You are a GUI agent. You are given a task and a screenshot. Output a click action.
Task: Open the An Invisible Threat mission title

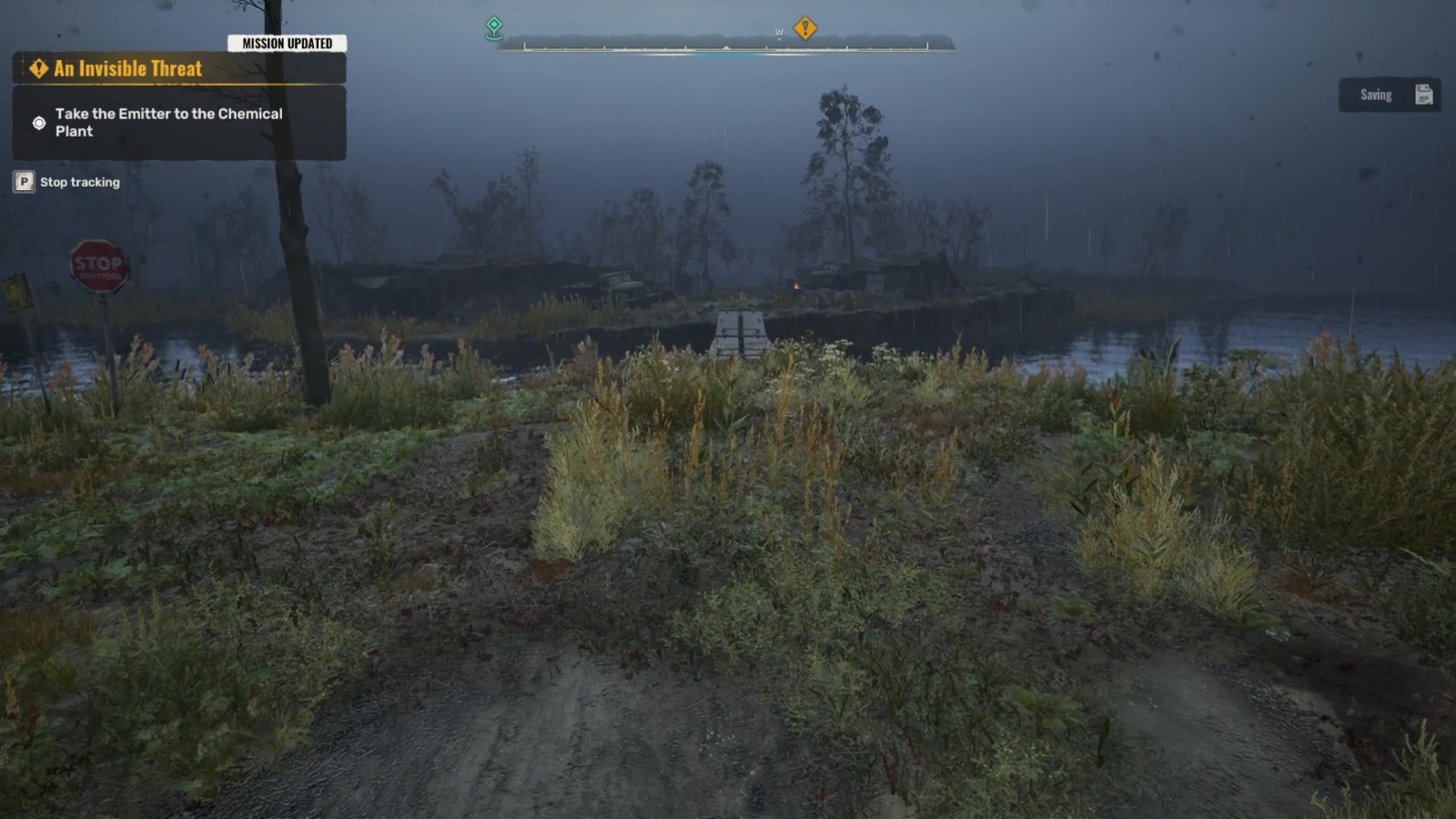[127, 68]
